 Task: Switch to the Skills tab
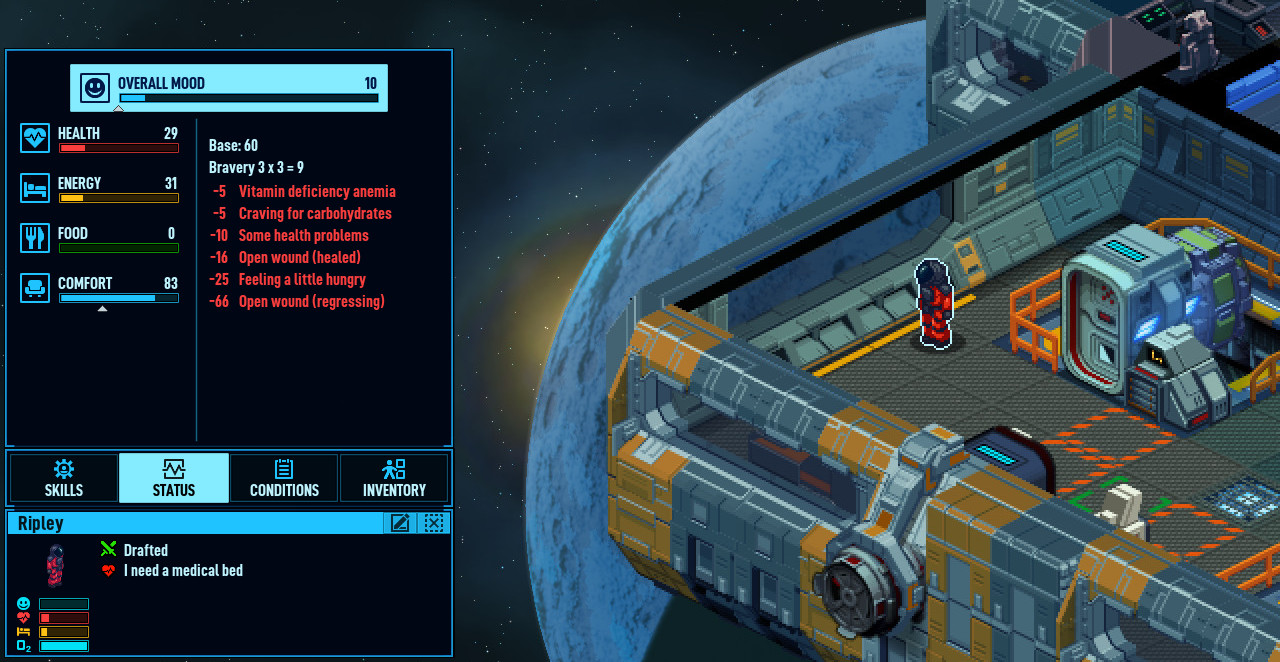point(64,478)
